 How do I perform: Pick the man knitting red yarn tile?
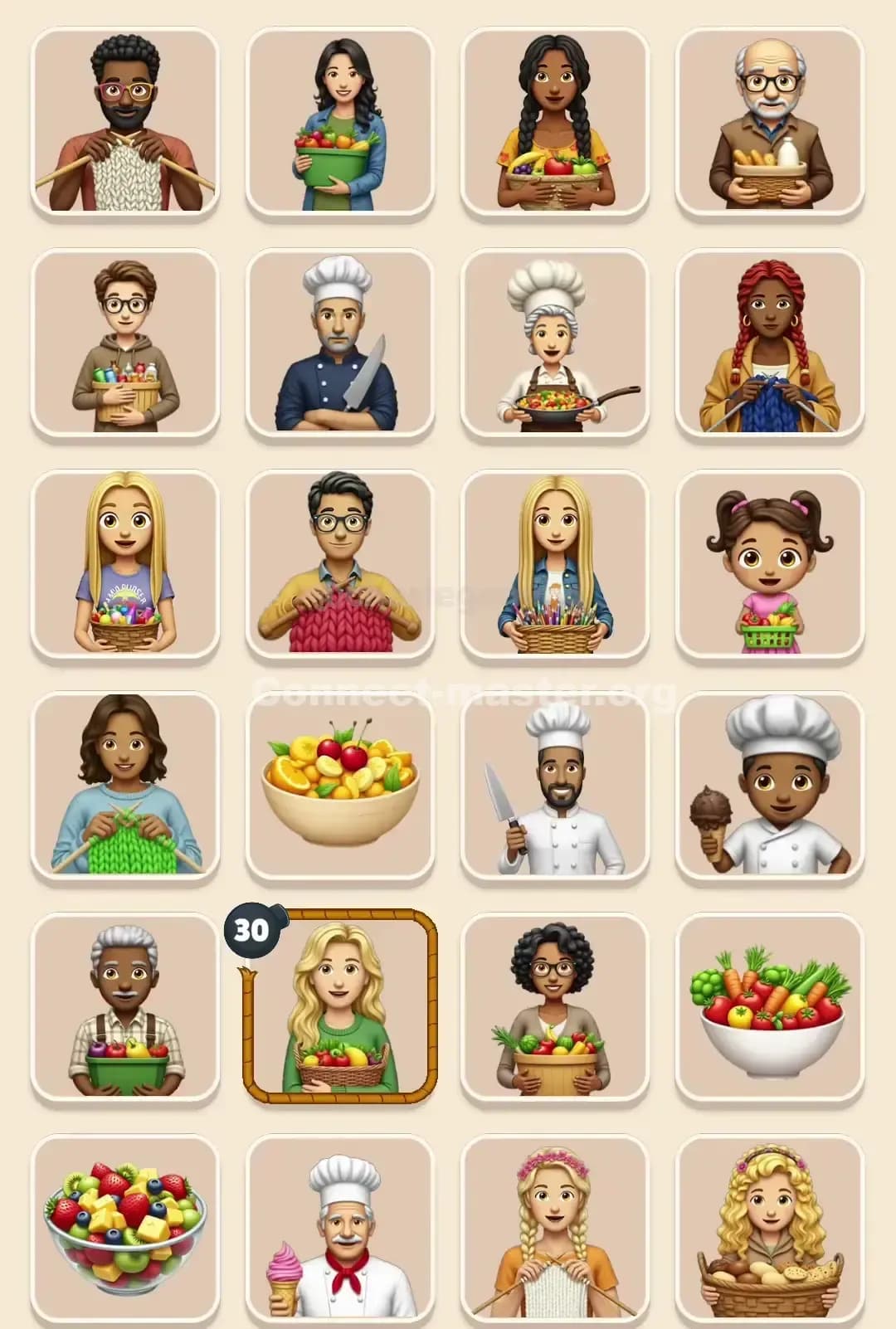pos(340,564)
